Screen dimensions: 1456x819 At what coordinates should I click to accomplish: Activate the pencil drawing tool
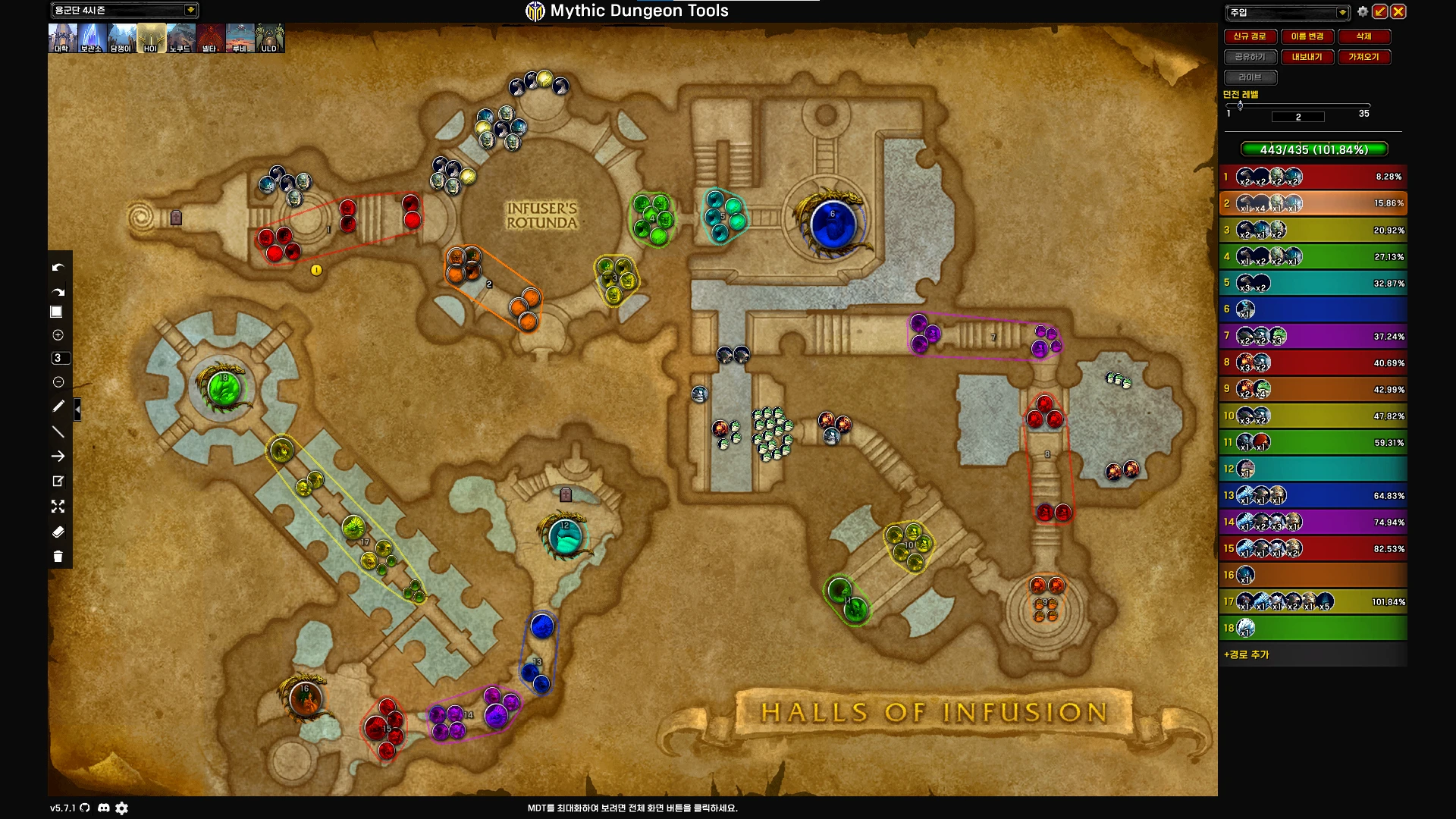tap(58, 406)
